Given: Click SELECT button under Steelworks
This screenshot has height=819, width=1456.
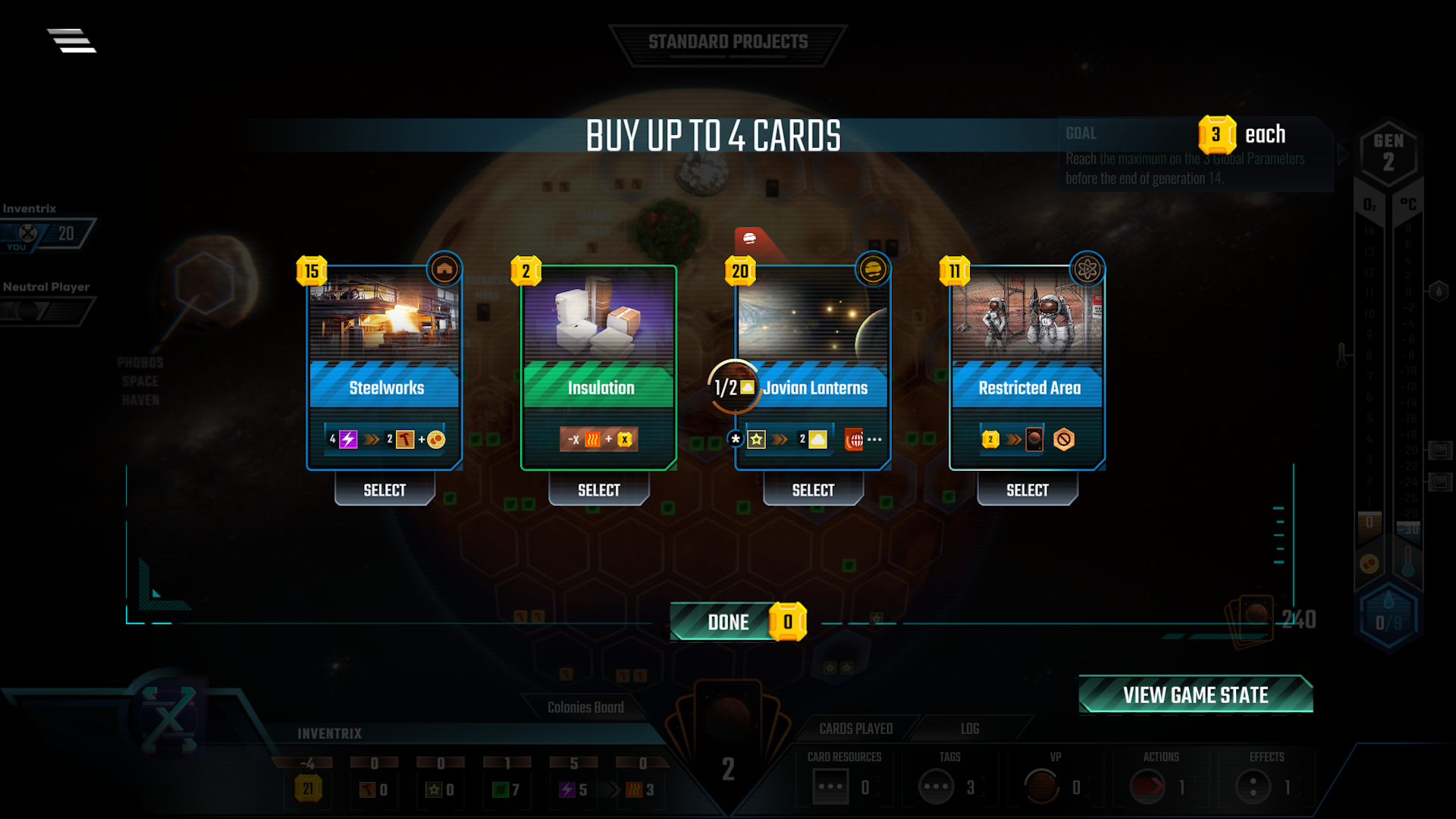Looking at the screenshot, I should (x=384, y=490).
